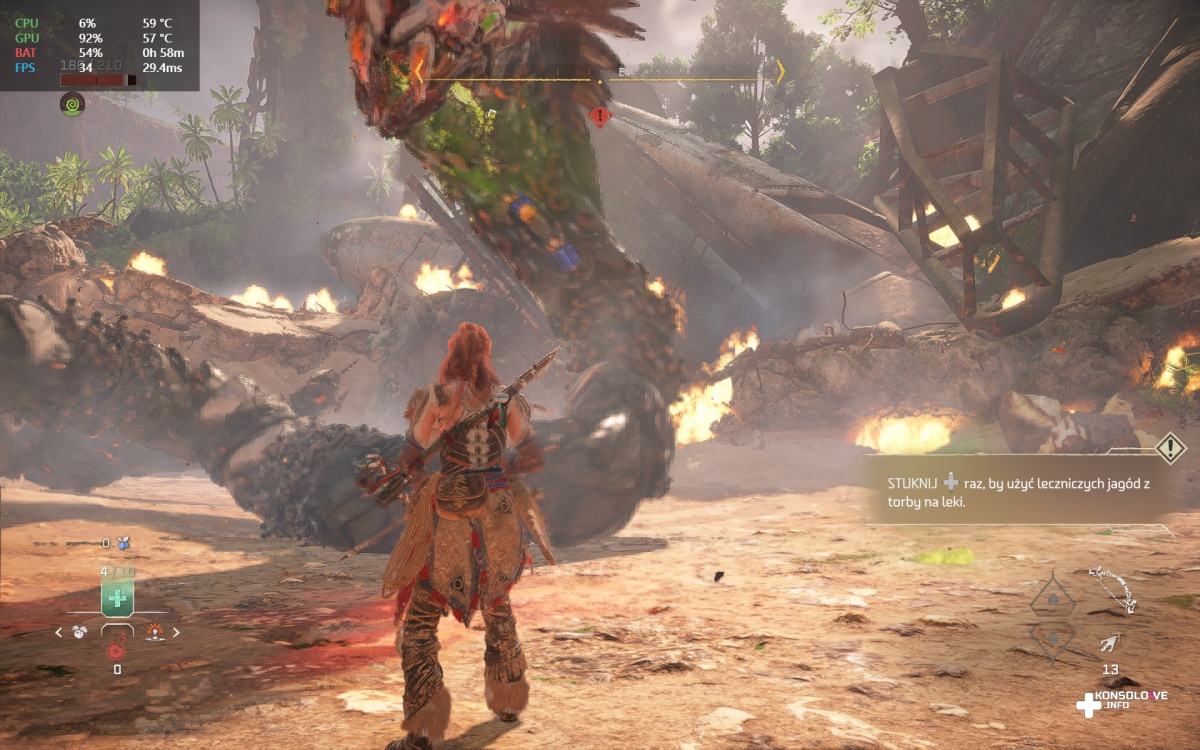Open the upper locked weapon technique diamond
The width and height of the screenshot is (1200, 750).
(x=1053, y=599)
